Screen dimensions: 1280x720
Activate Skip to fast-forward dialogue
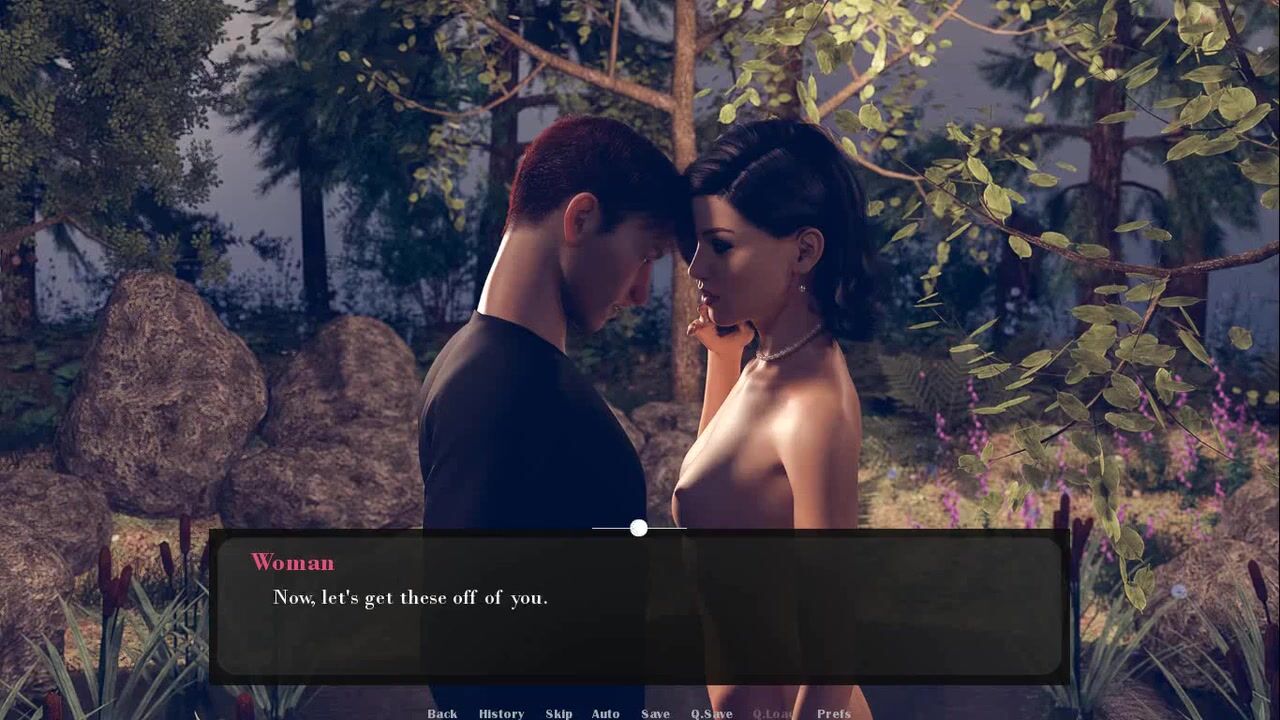559,713
